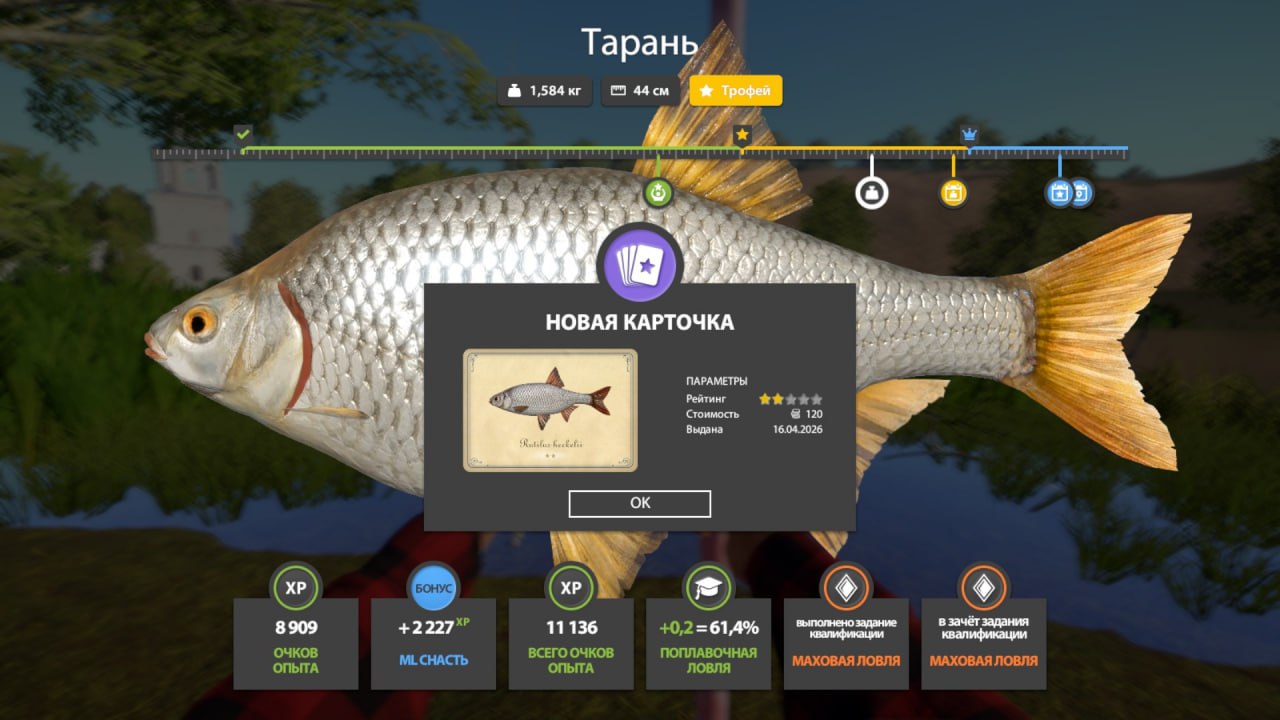Select the Rutilus heckelii fish card thumbnail

point(550,410)
